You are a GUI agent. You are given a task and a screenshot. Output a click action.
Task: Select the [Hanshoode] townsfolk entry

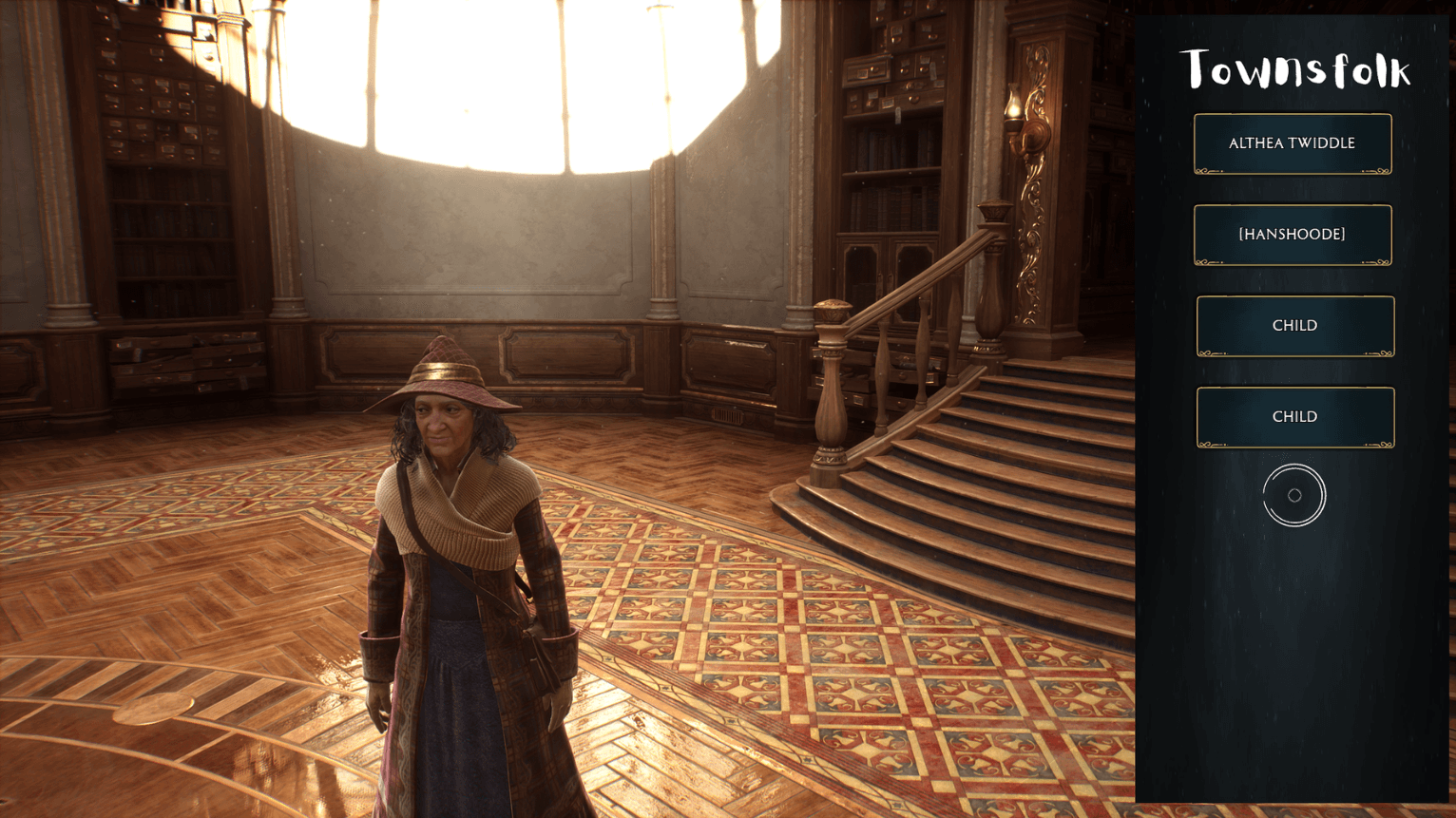pyautogui.click(x=1293, y=234)
